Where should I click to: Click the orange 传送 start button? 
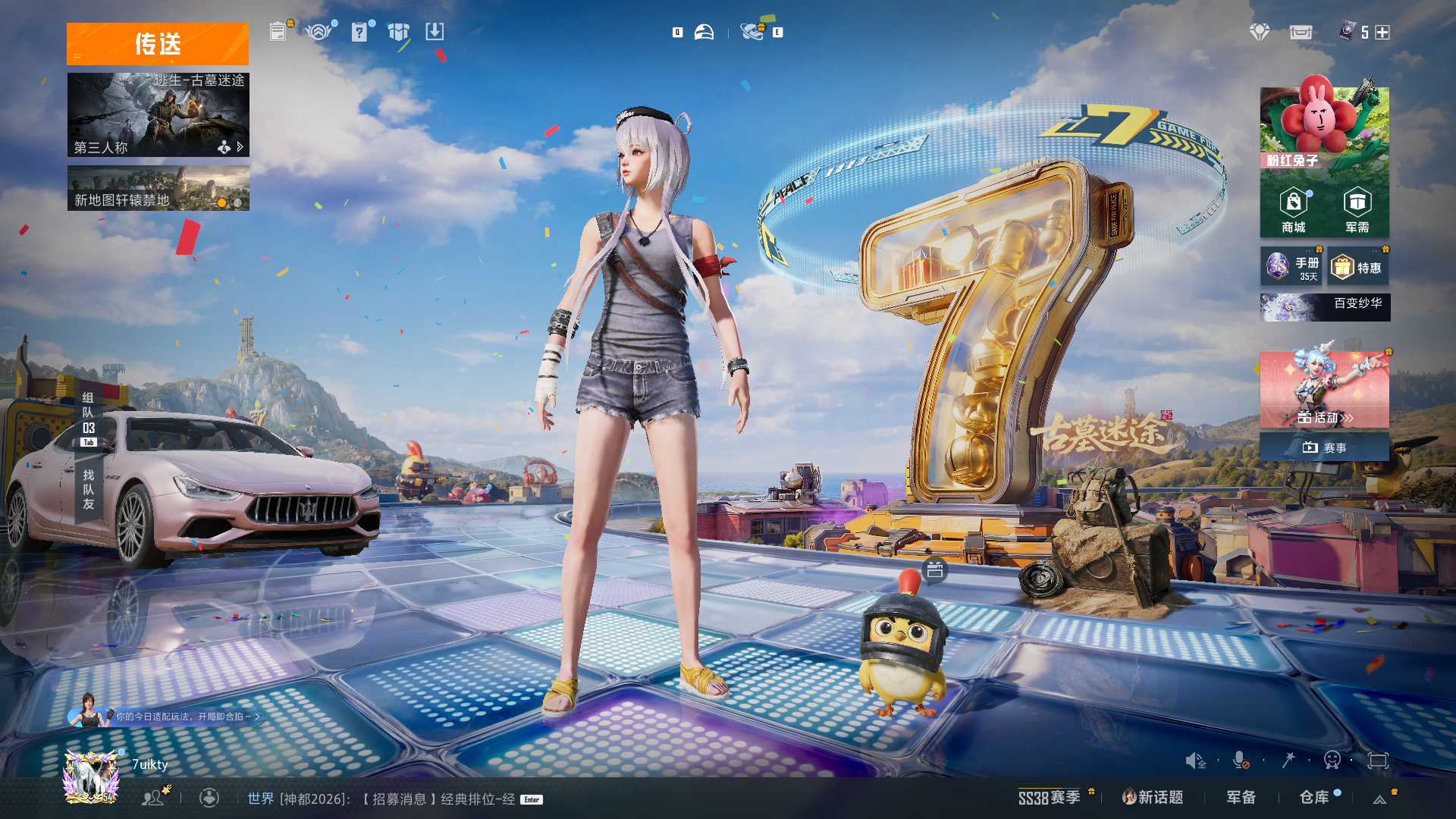click(157, 44)
